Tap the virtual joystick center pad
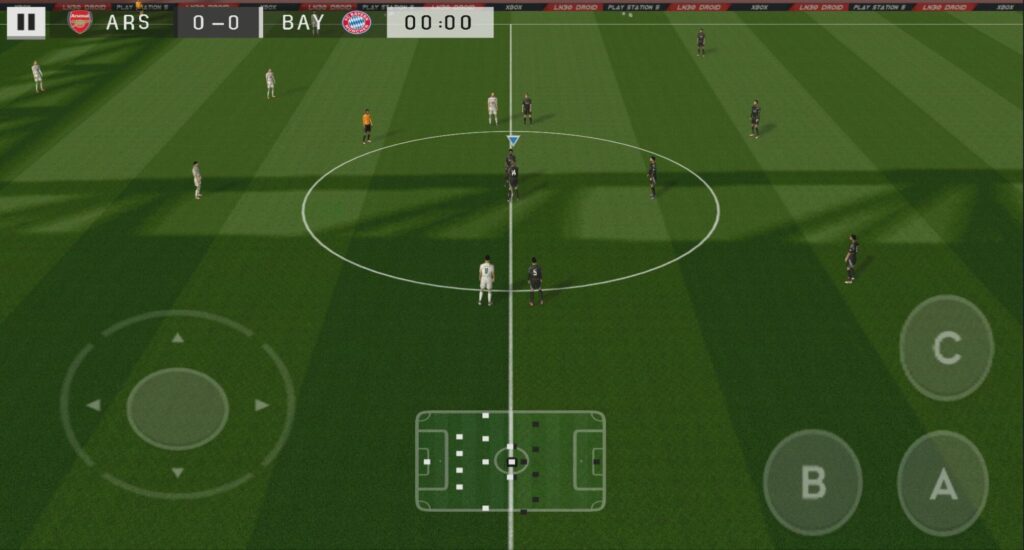Viewport: 1024px width, 550px height. (177, 408)
